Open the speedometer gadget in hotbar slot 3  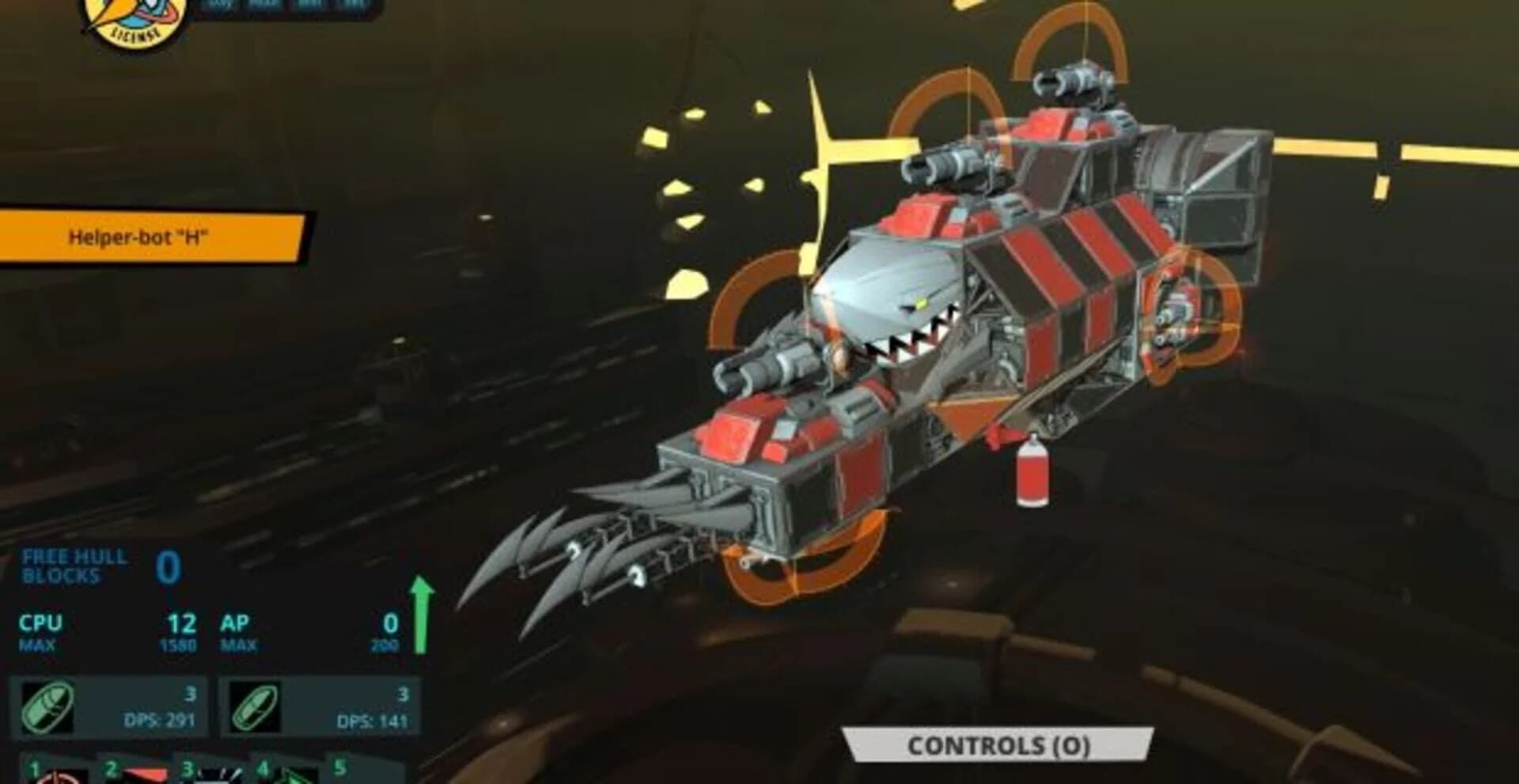tap(222, 775)
